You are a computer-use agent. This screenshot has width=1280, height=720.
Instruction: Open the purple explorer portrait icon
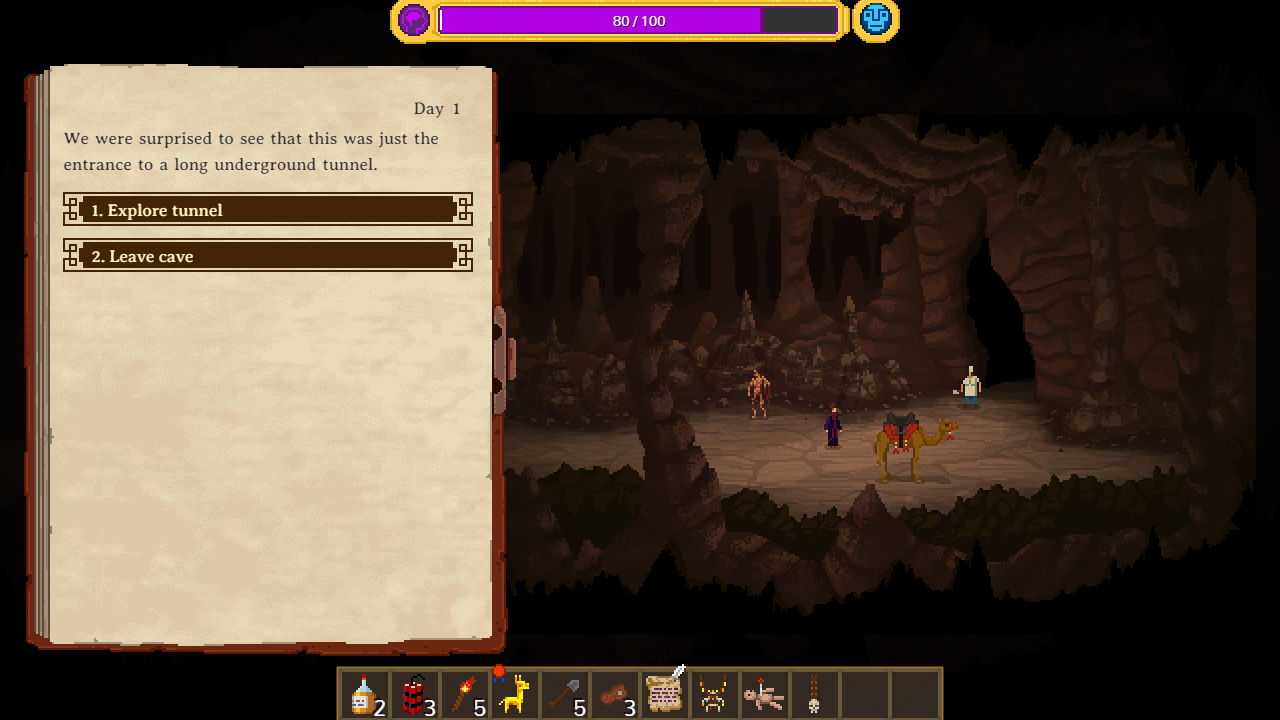413,19
